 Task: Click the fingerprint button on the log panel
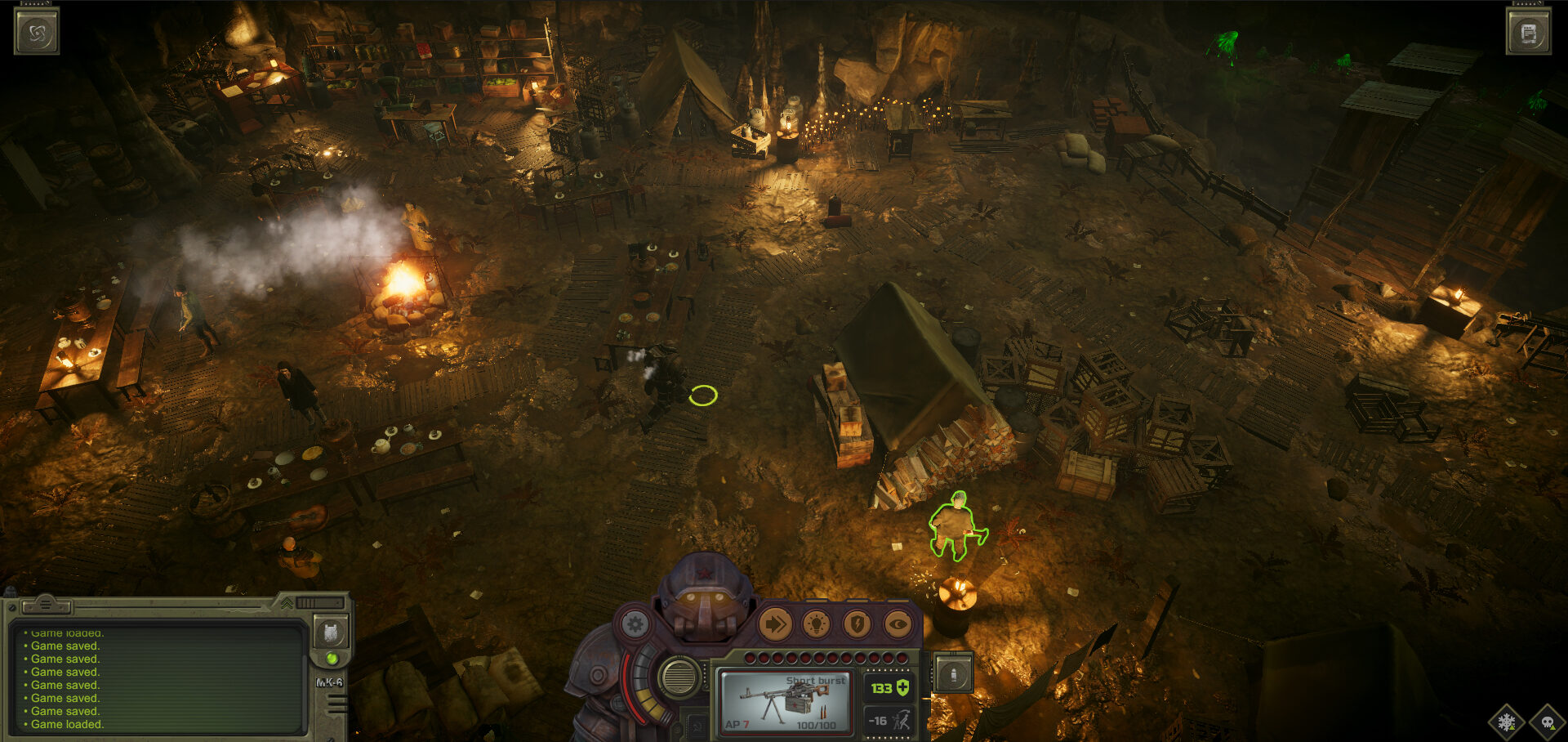point(331,632)
